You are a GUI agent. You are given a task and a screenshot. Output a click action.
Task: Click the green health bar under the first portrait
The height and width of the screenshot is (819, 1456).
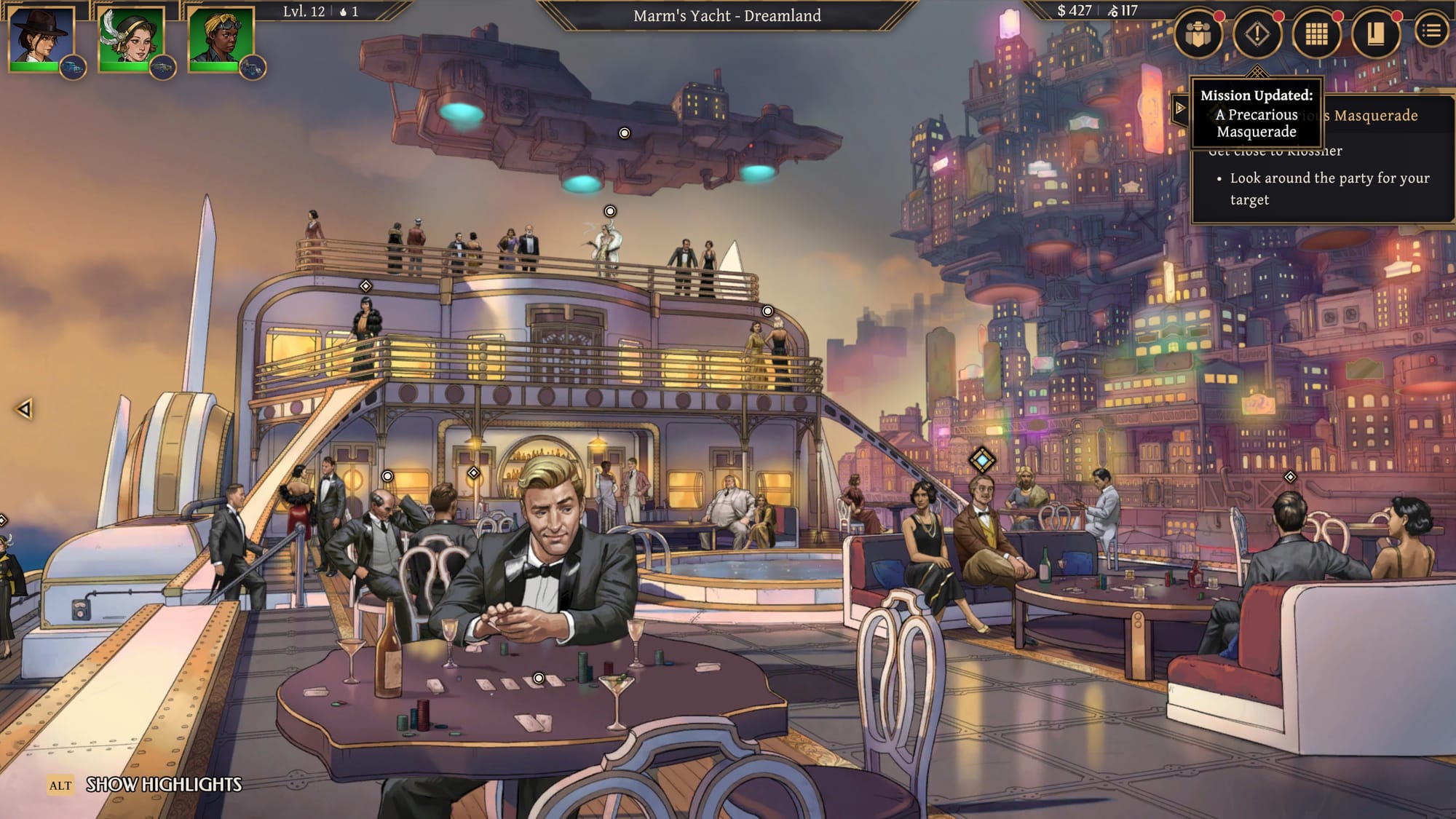pos(35,68)
